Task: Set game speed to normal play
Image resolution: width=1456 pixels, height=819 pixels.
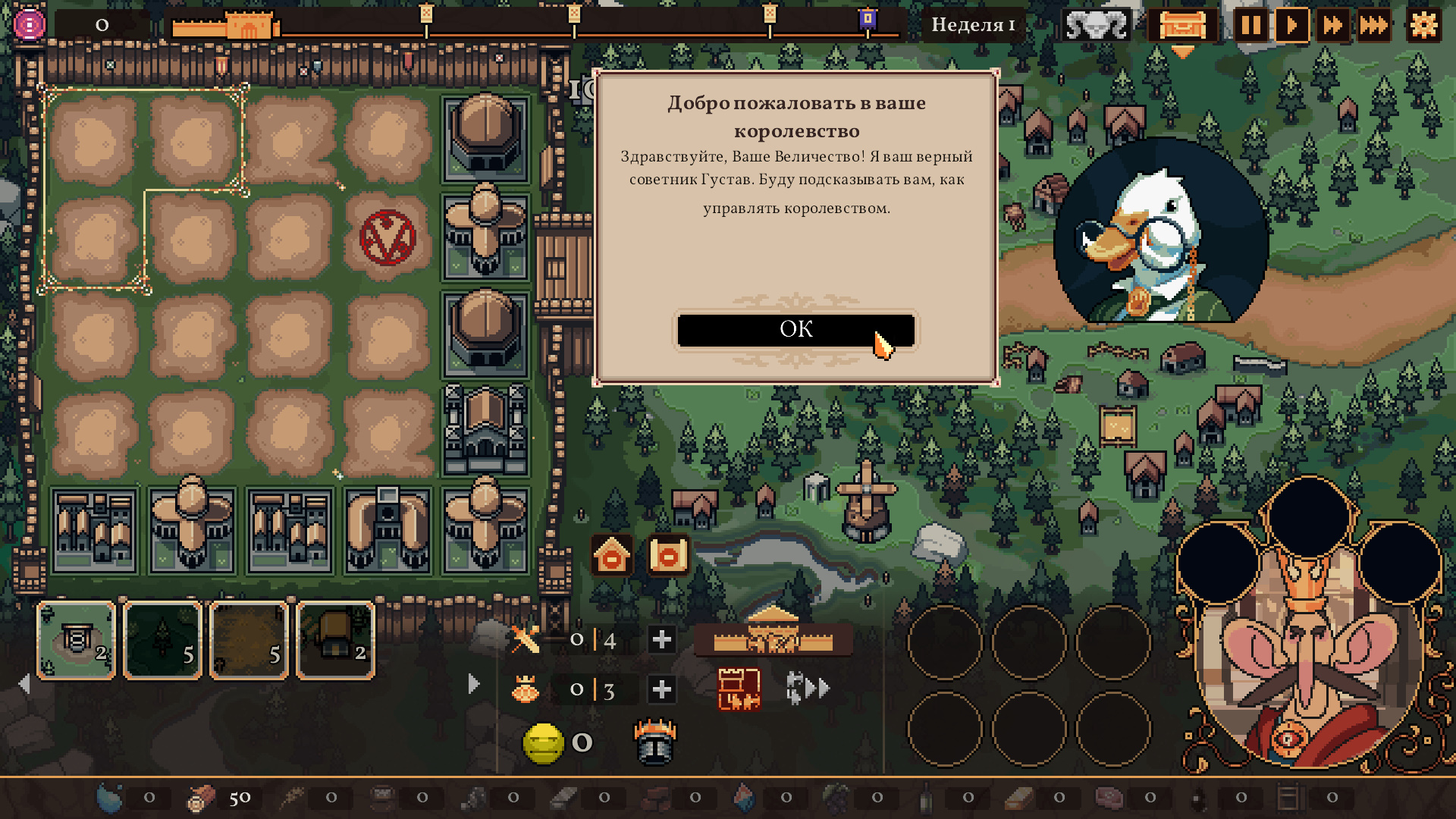Action: 1291,26
